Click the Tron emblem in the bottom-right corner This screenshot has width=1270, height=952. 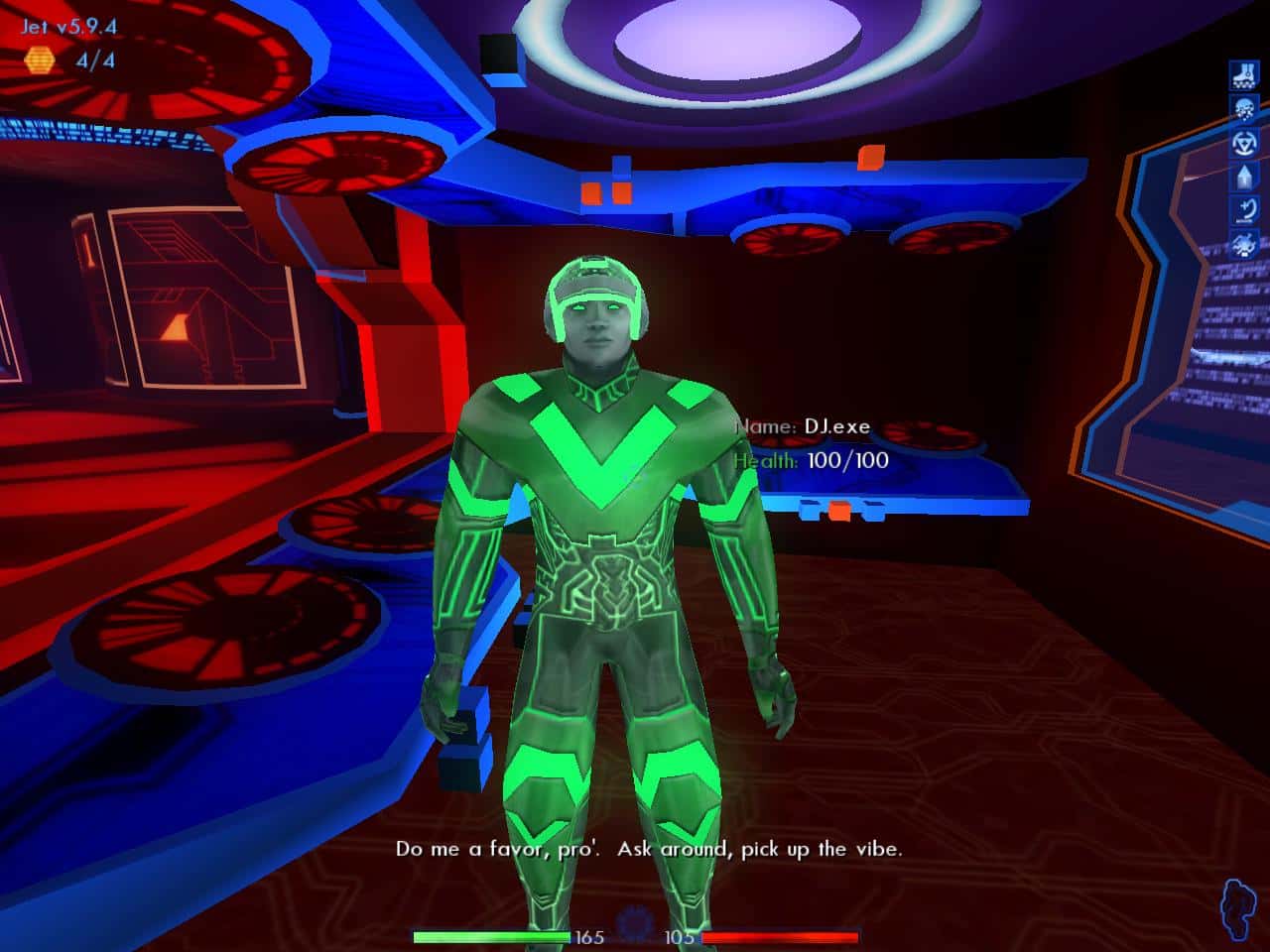pyautogui.click(x=1237, y=908)
